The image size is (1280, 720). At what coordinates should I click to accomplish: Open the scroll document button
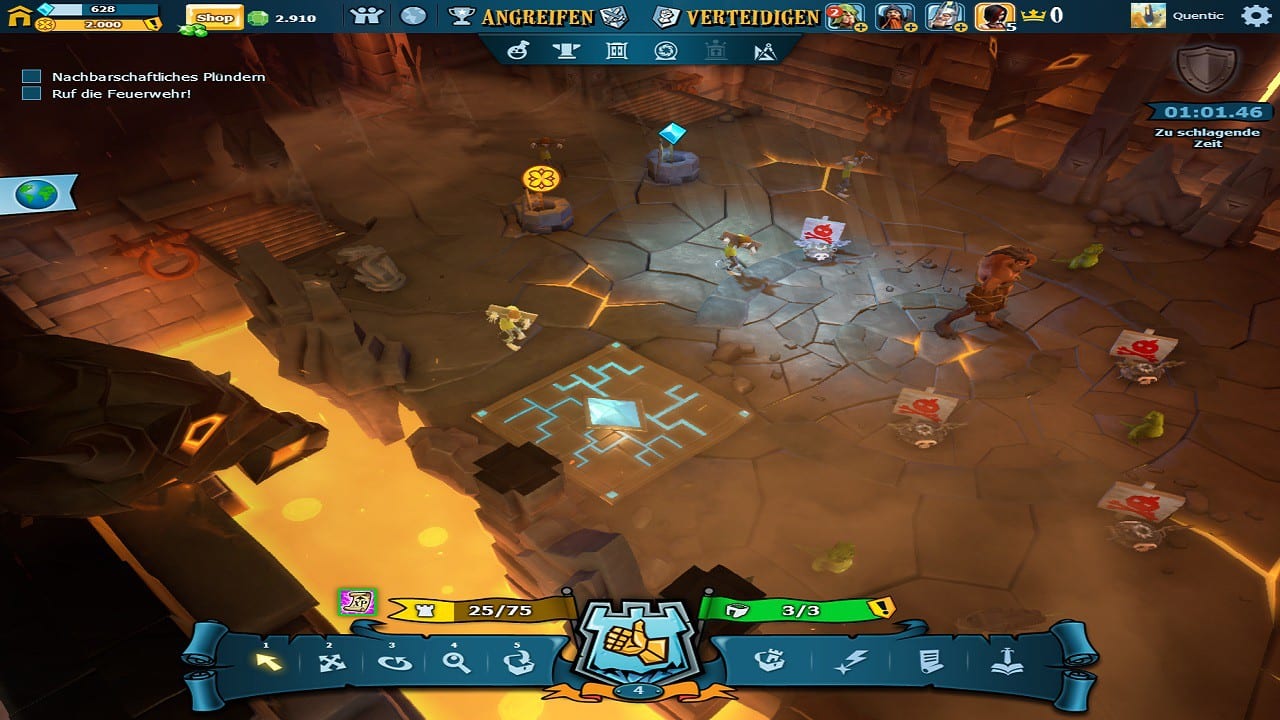930,662
